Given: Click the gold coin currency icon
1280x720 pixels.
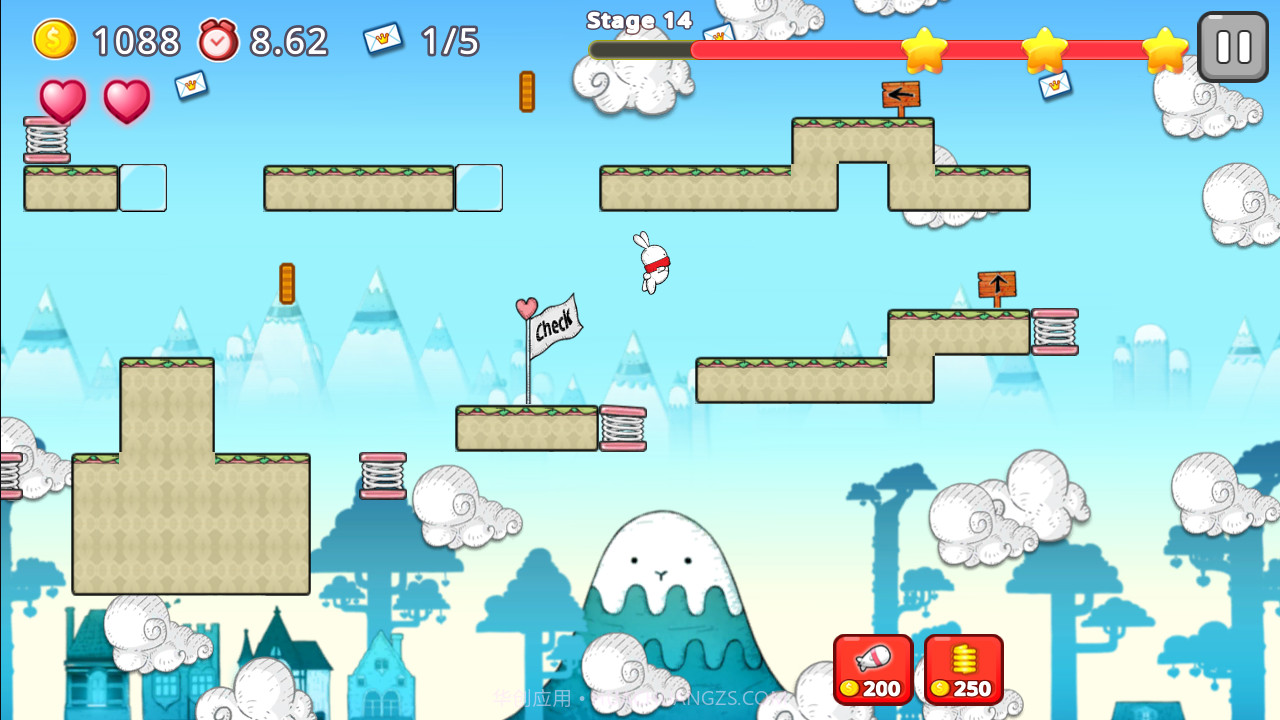Looking at the screenshot, I should (53, 40).
